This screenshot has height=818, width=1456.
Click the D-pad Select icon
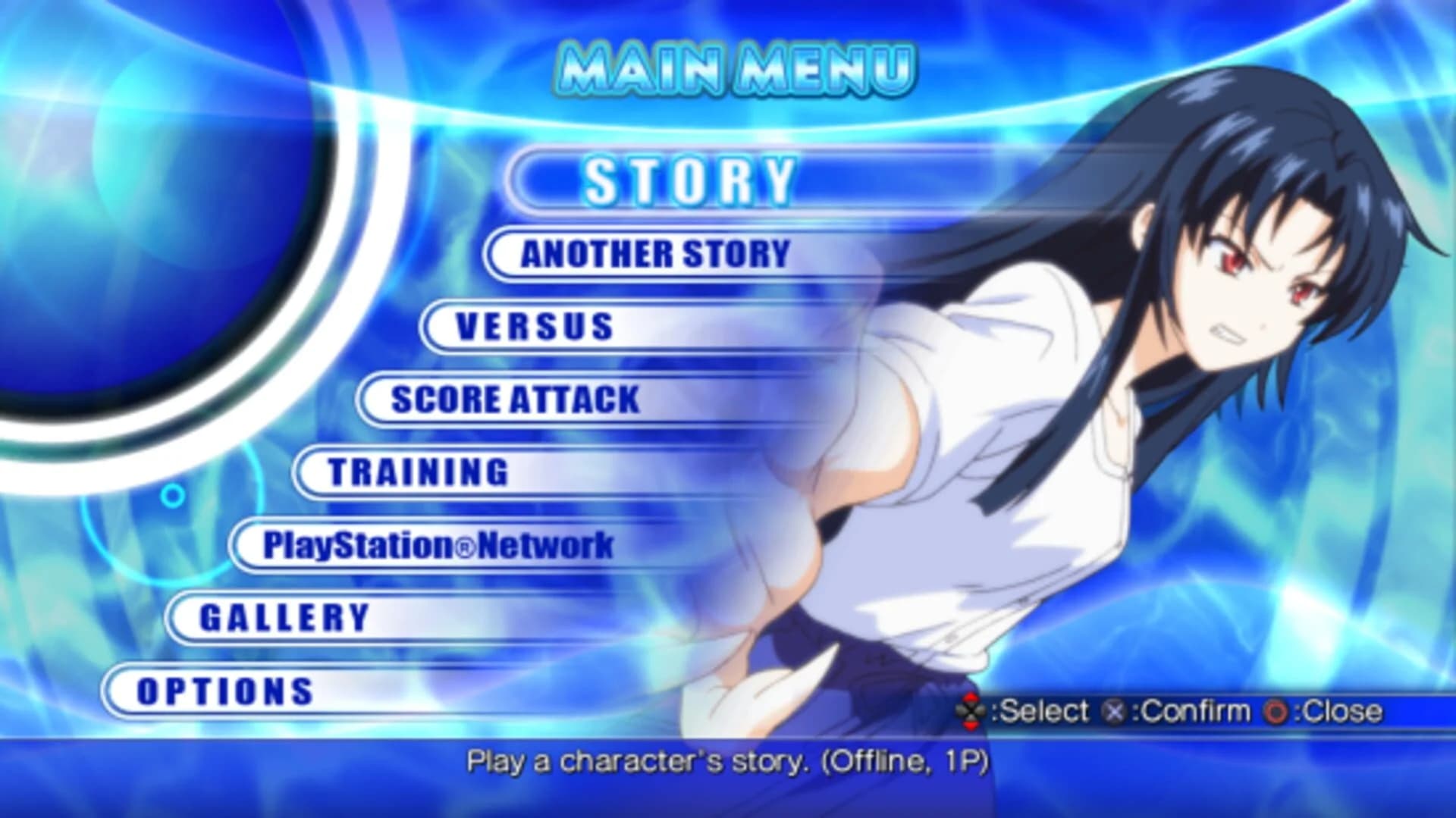tap(971, 710)
